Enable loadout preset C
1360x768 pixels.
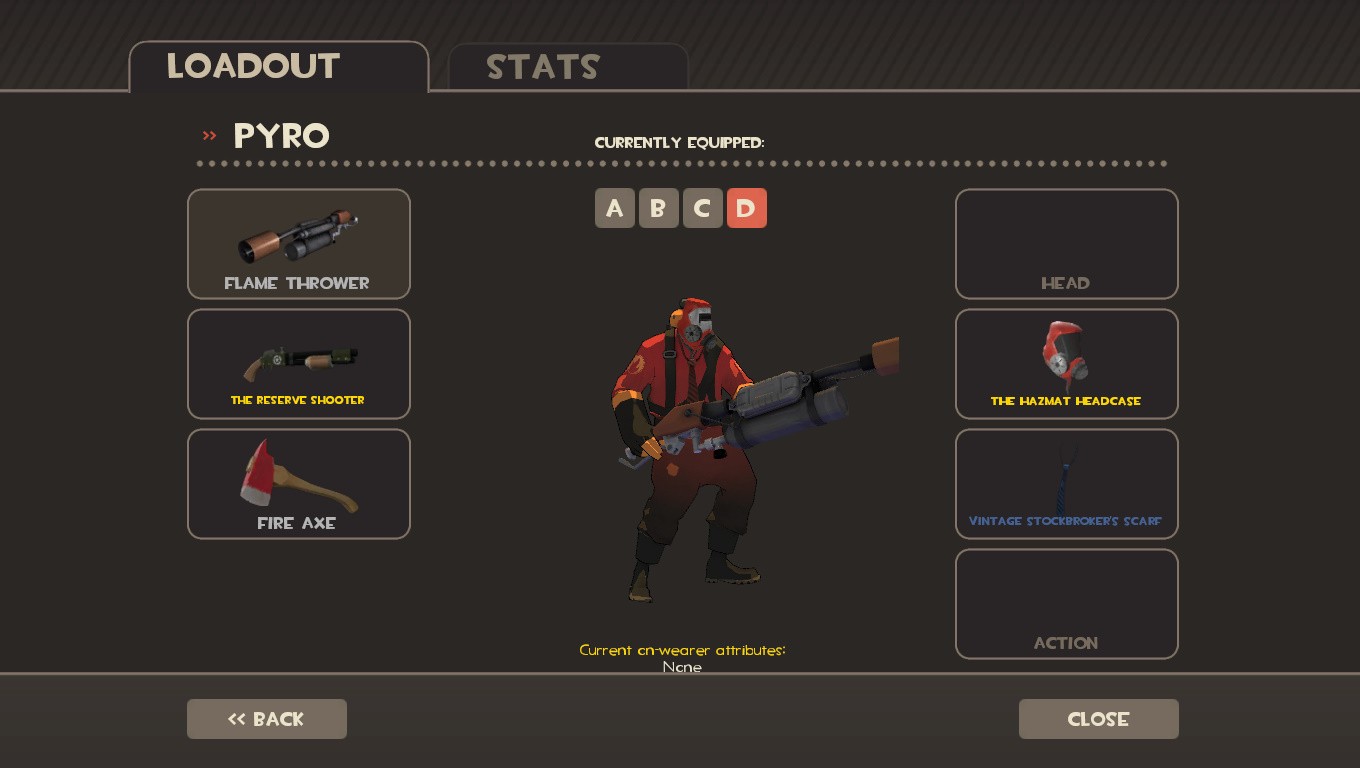(x=703, y=208)
